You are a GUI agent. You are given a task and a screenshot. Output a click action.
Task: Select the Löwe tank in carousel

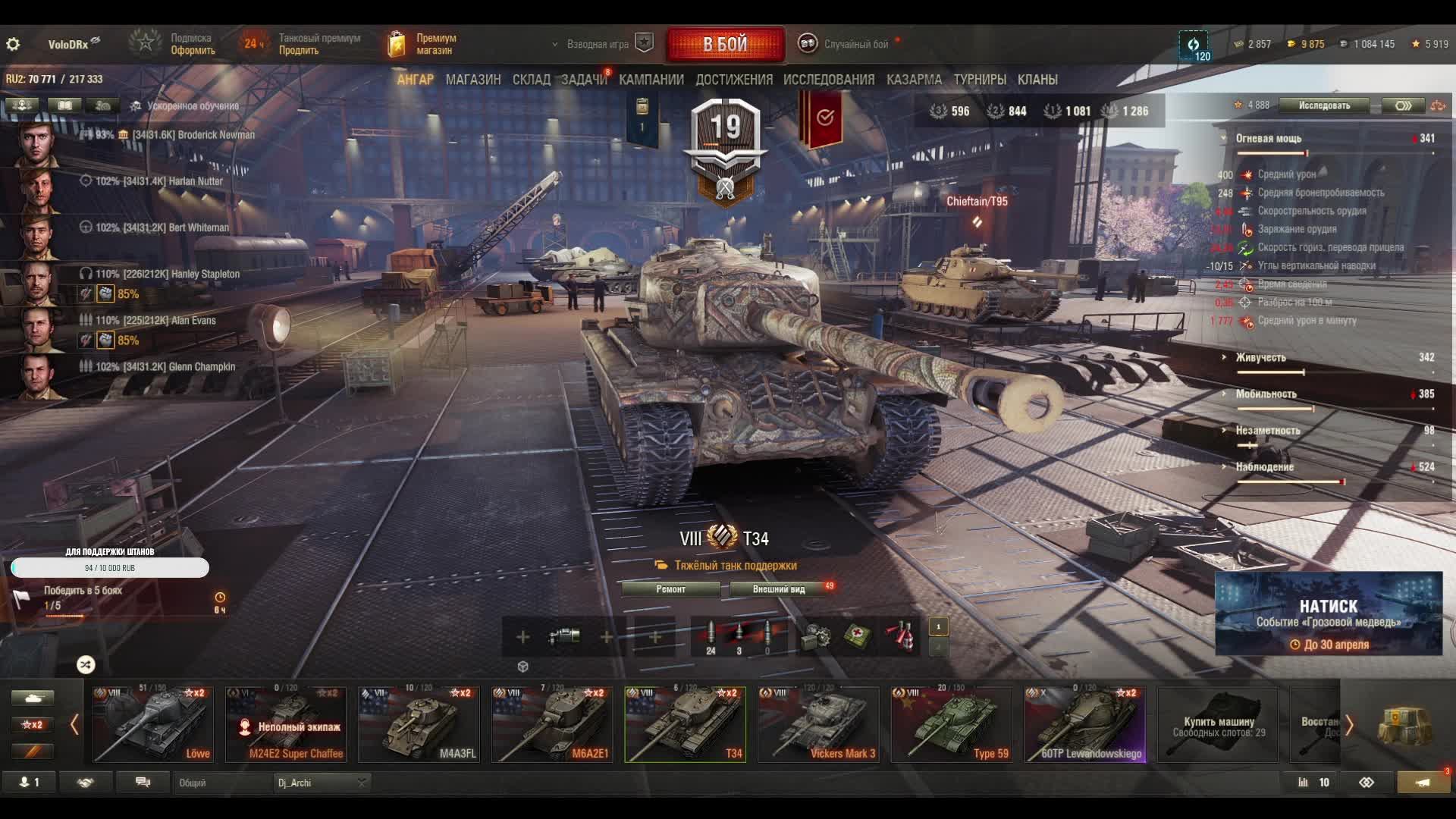point(153,724)
